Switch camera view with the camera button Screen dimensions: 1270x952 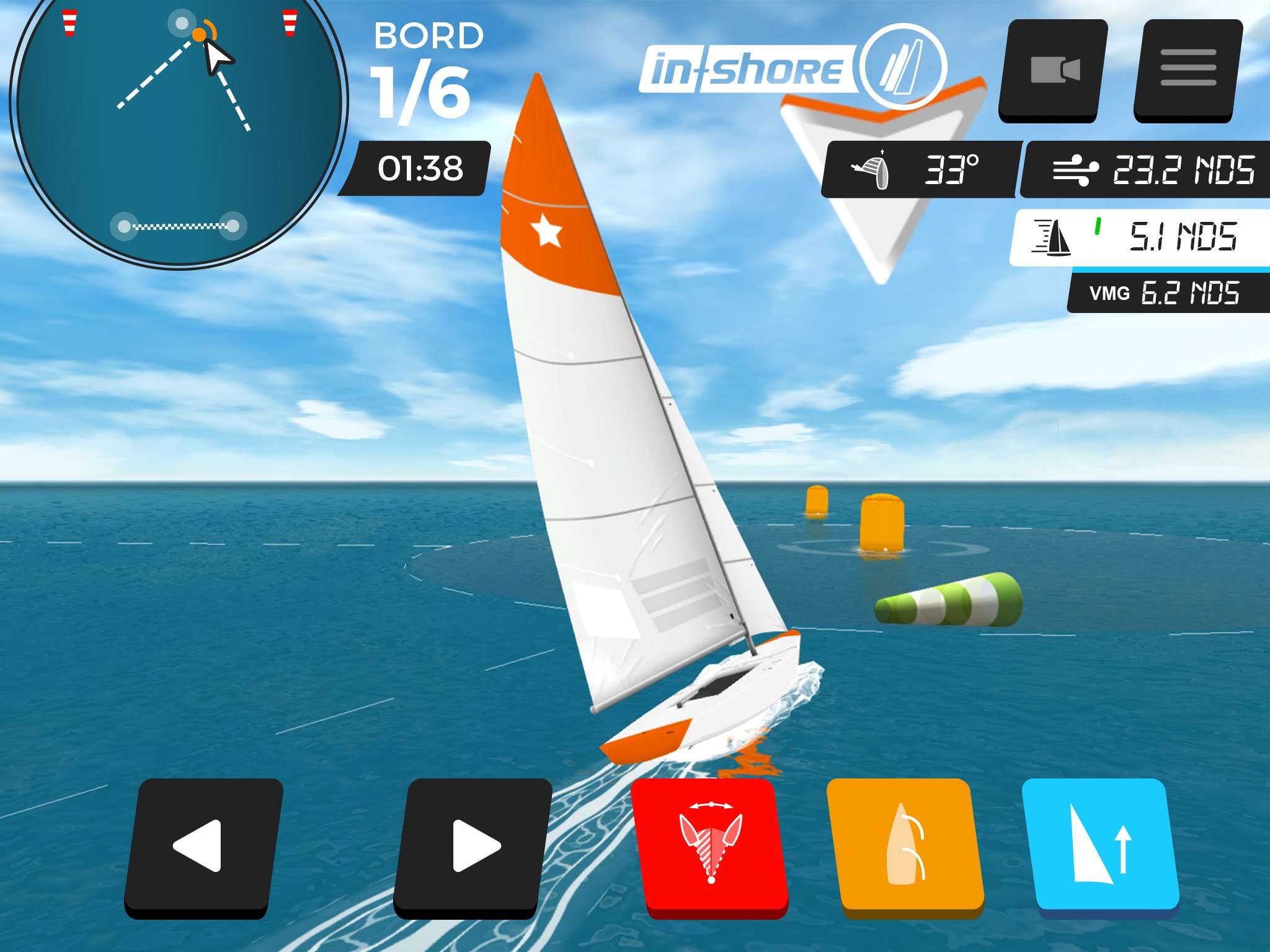[x=1054, y=70]
